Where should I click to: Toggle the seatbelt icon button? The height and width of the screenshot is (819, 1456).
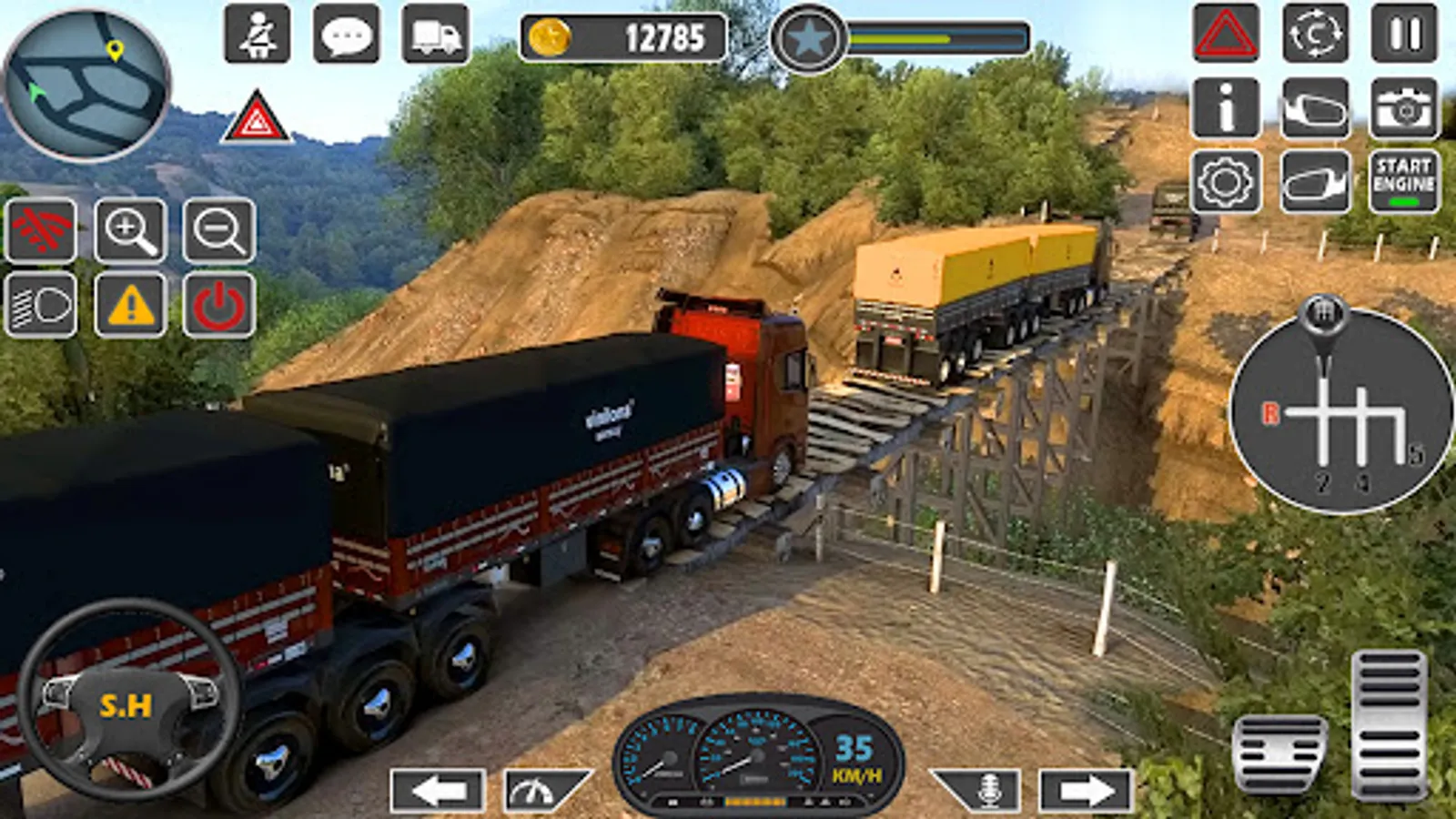pos(258,35)
